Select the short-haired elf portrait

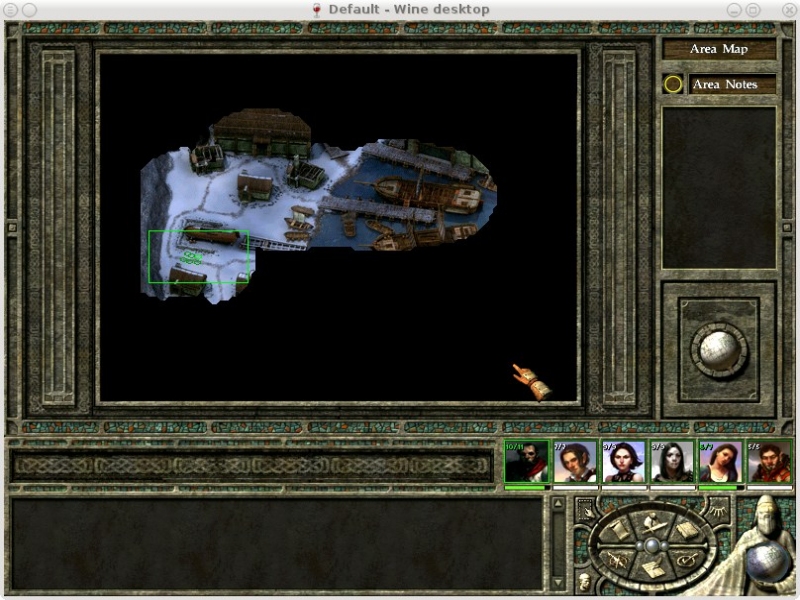575,464
